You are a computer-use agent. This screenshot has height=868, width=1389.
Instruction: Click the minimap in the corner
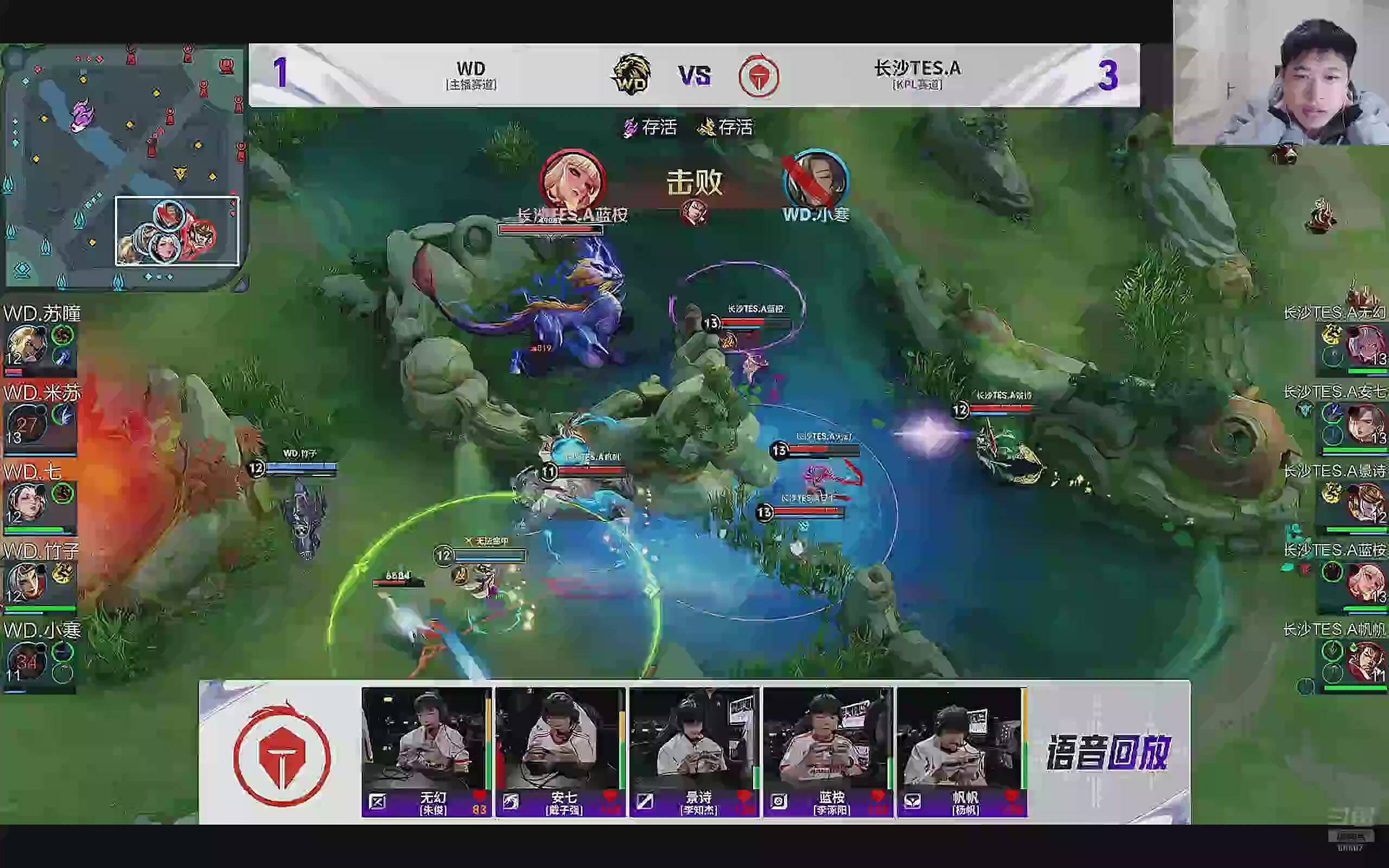[123, 167]
